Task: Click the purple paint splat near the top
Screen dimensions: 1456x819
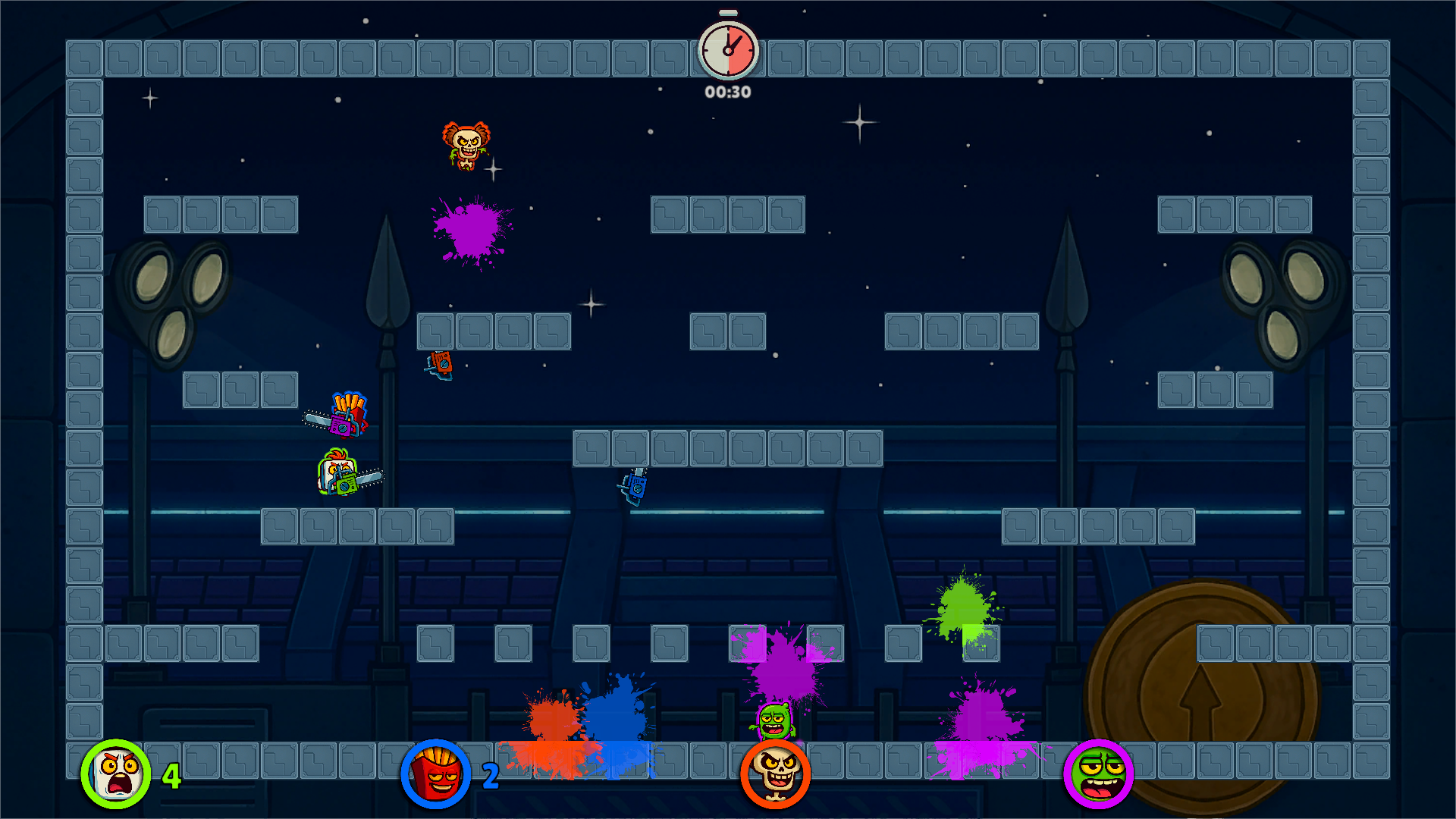Action: pyautogui.click(x=470, y=231)
